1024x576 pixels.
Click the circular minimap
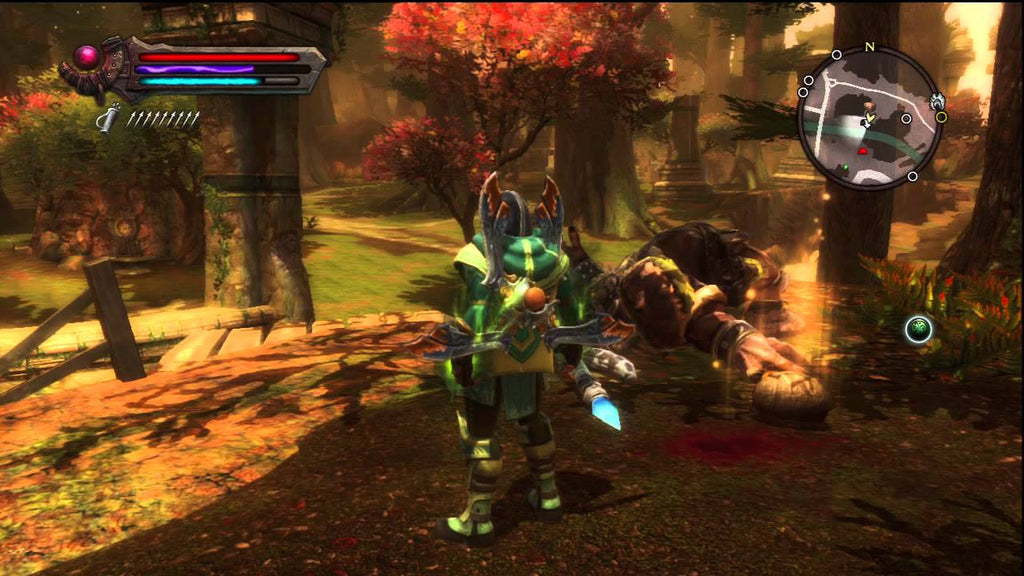(x=869, y=118)
